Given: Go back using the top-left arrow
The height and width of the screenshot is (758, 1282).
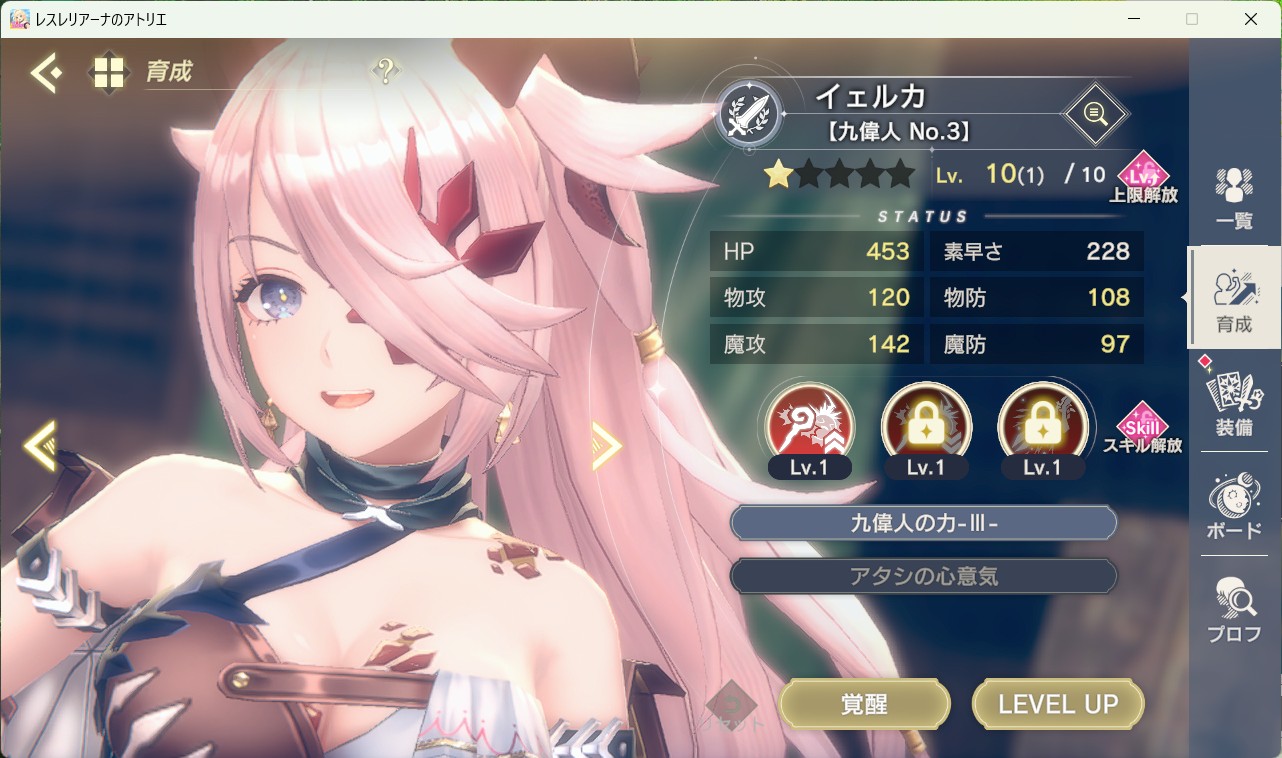Looking at the screenshot, I should pos(46,72).
